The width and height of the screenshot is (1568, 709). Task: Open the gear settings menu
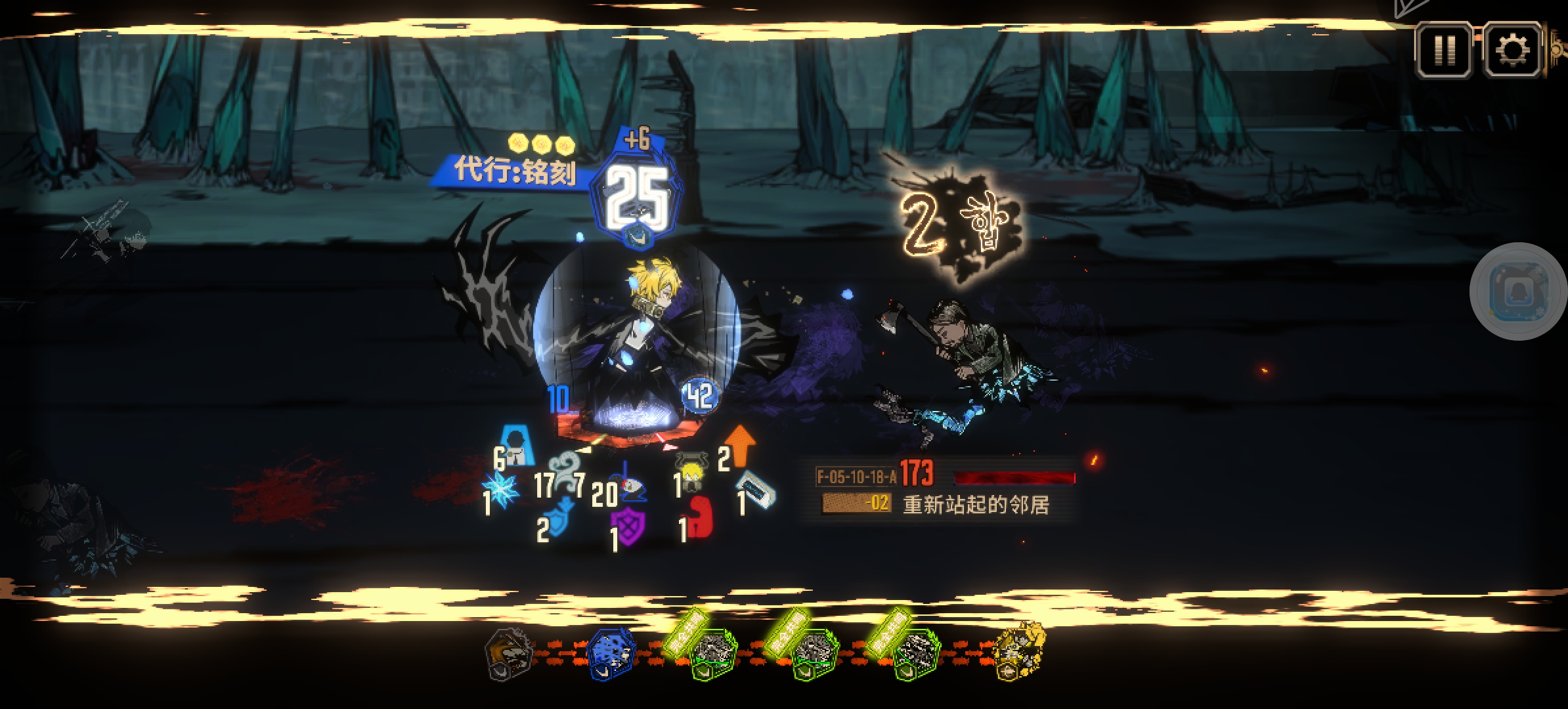pyautogui.click(x=1512, y=50)
